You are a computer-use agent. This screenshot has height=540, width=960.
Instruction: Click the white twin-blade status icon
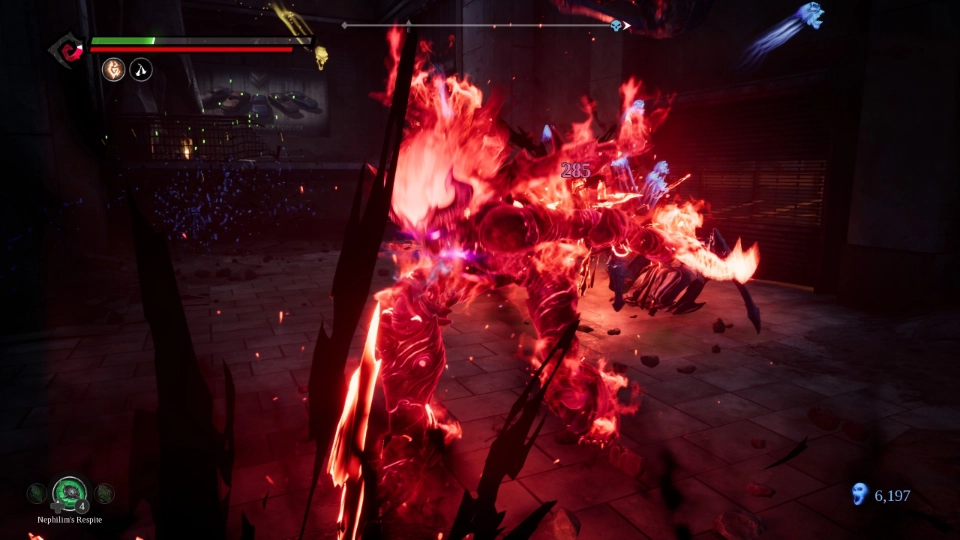click(141, 70)
